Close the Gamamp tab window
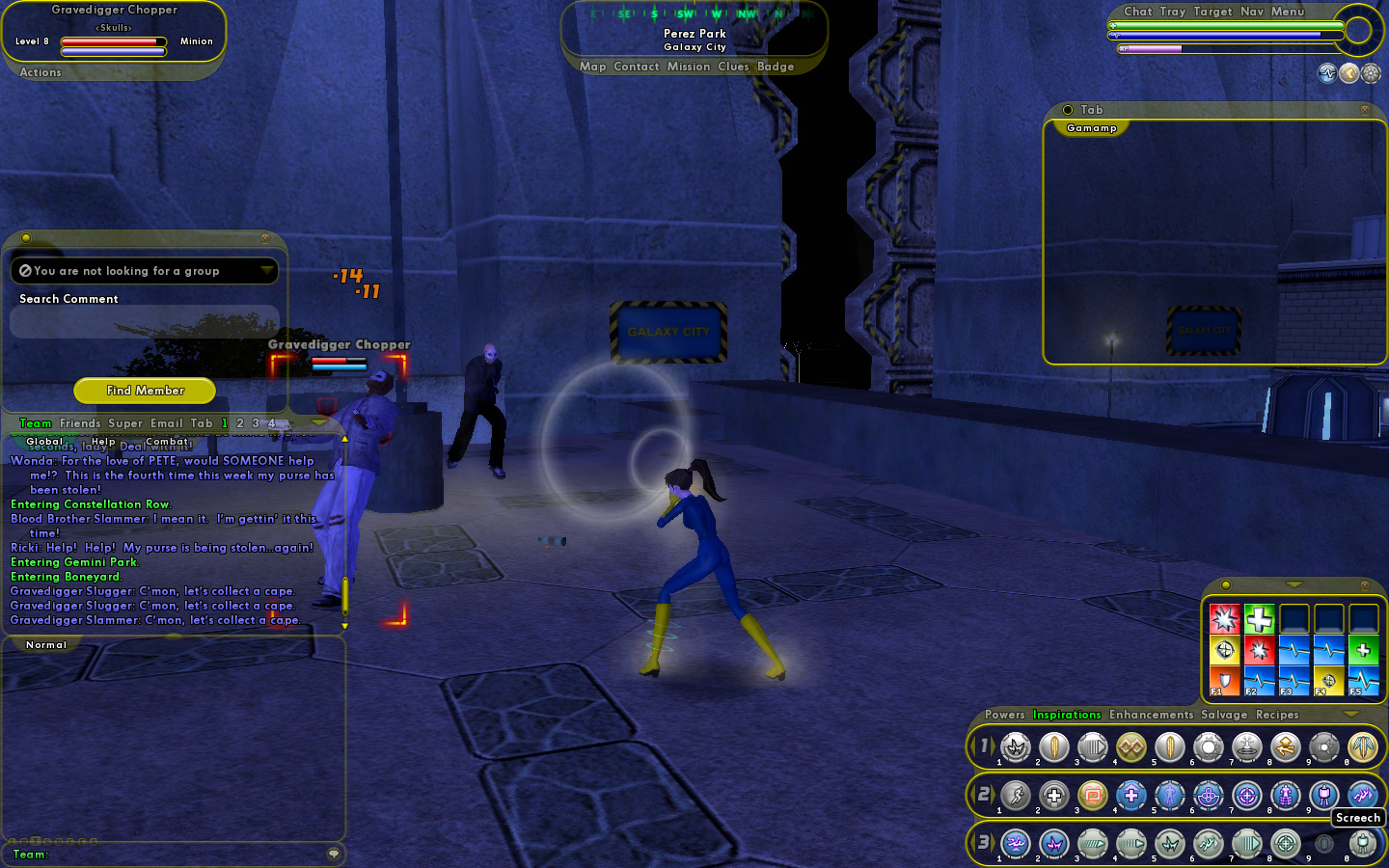Screen dimensions: 1389x868 (x=1364, y=110)
